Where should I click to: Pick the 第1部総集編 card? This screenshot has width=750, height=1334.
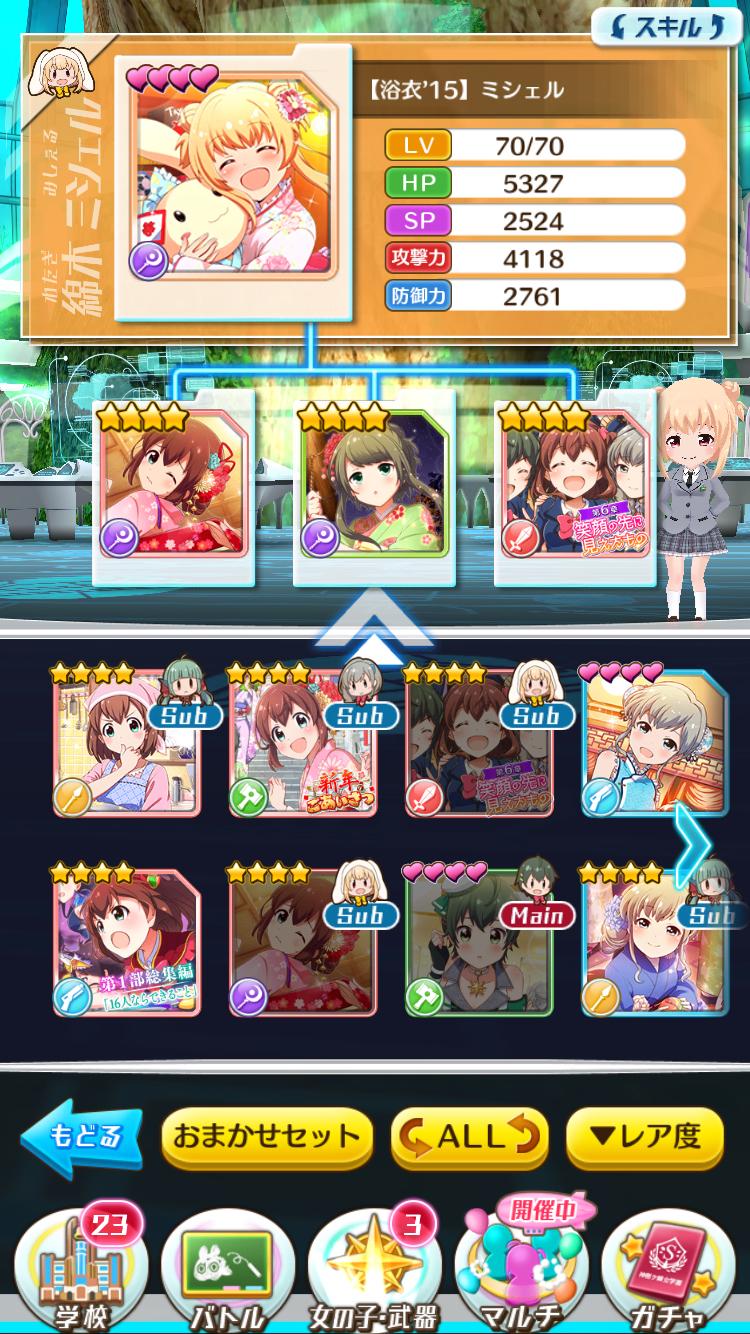[x=125, y=942]
